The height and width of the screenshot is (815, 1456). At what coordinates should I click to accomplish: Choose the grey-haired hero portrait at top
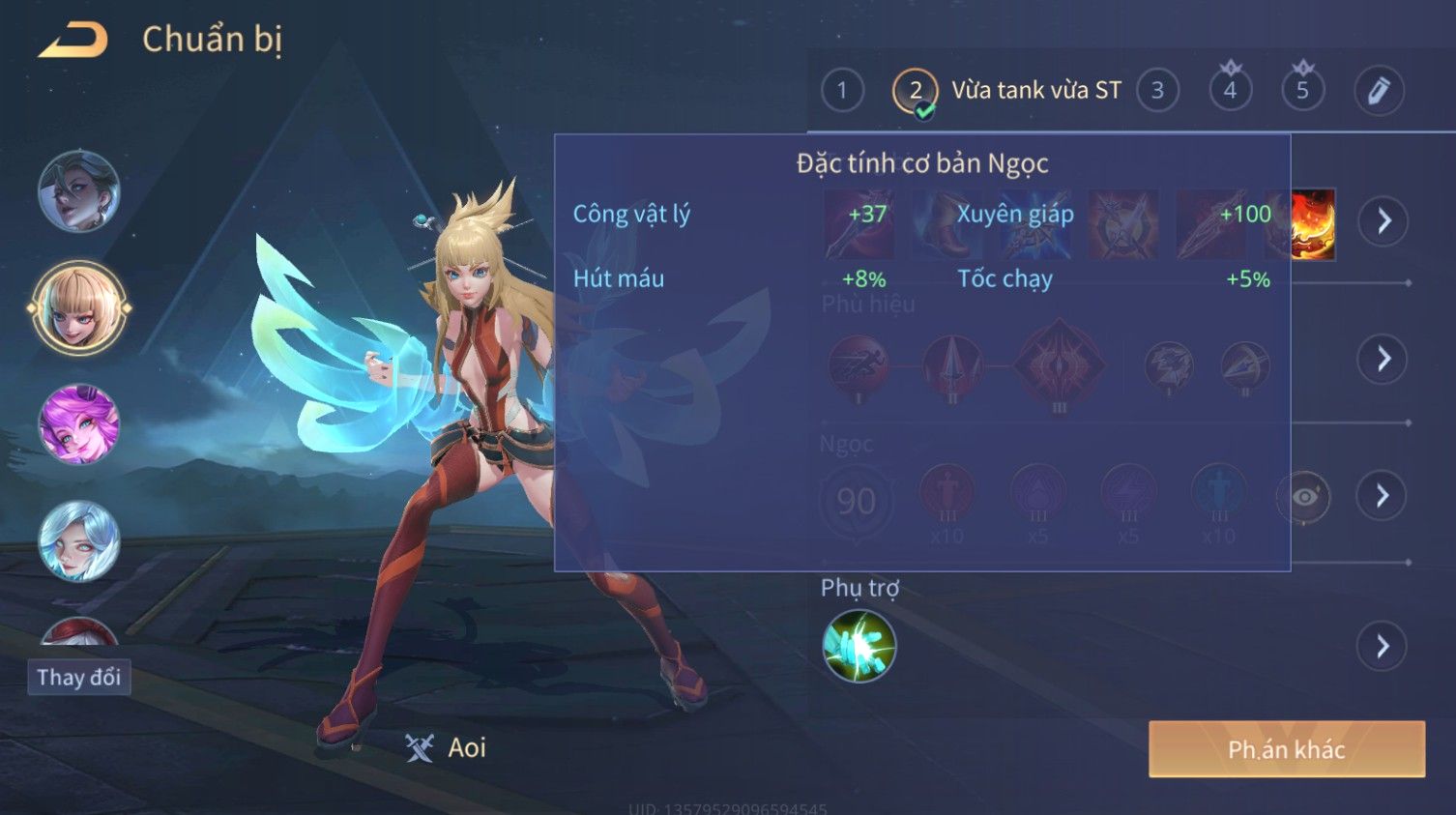(79, 191)
